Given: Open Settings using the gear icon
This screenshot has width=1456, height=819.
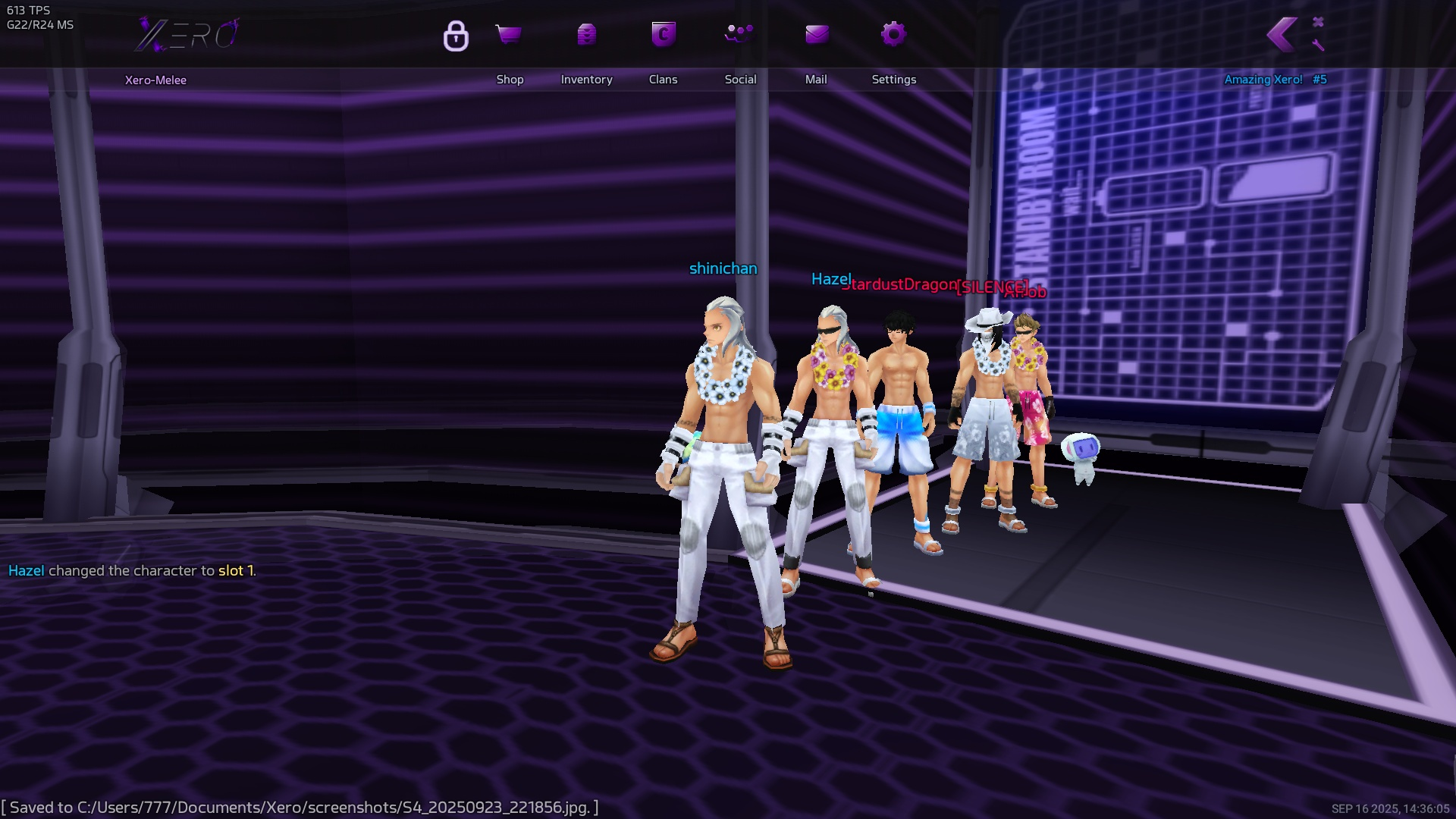Looking at the screenshot, I should tap(893, 35).
